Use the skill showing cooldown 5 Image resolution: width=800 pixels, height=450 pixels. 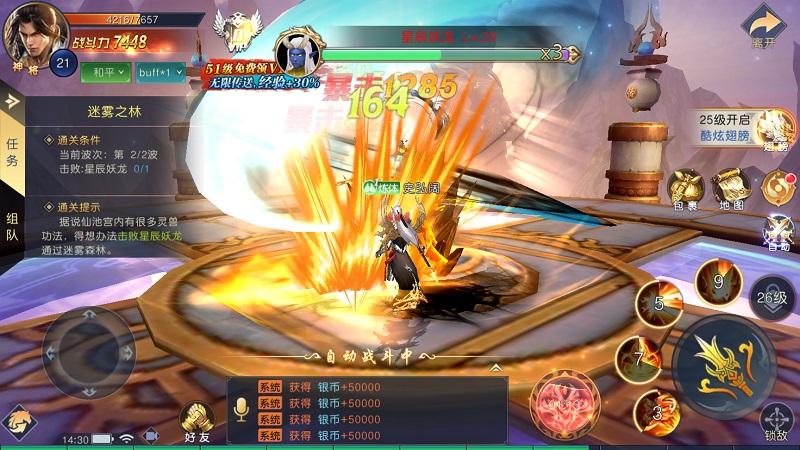coord(660,302)
